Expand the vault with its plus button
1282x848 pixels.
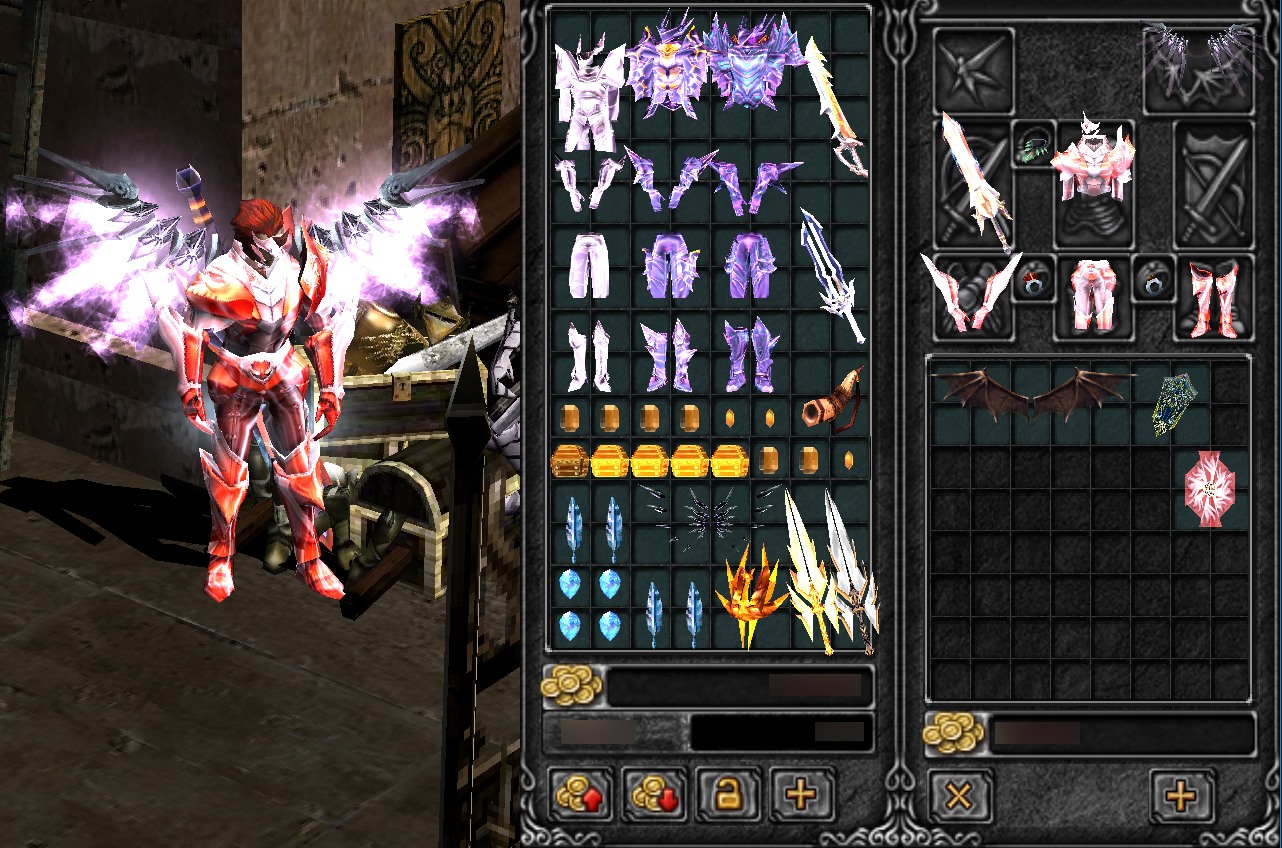[802, 795]
